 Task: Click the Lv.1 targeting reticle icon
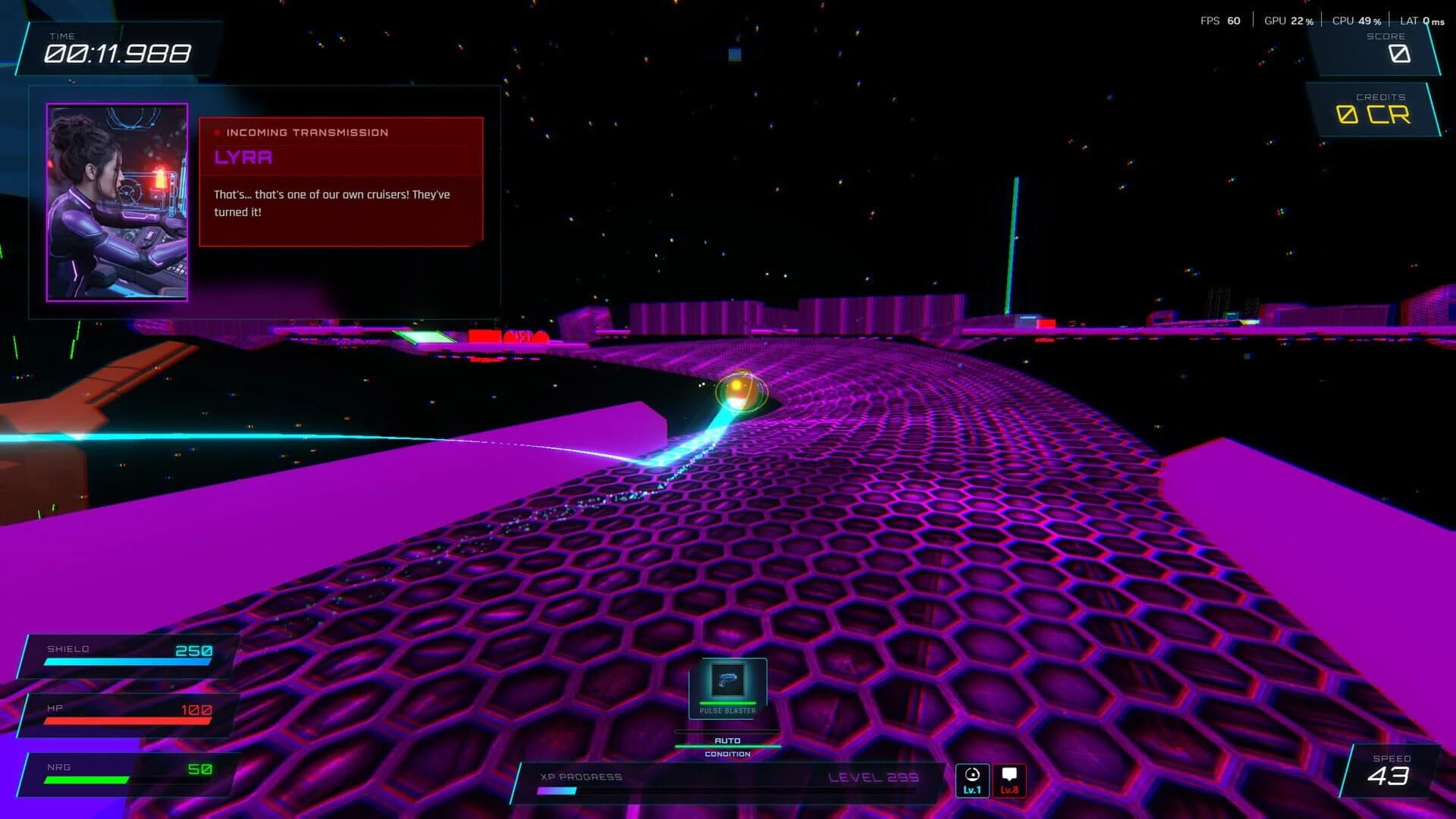pyautogui.click(x=973, y=780)
